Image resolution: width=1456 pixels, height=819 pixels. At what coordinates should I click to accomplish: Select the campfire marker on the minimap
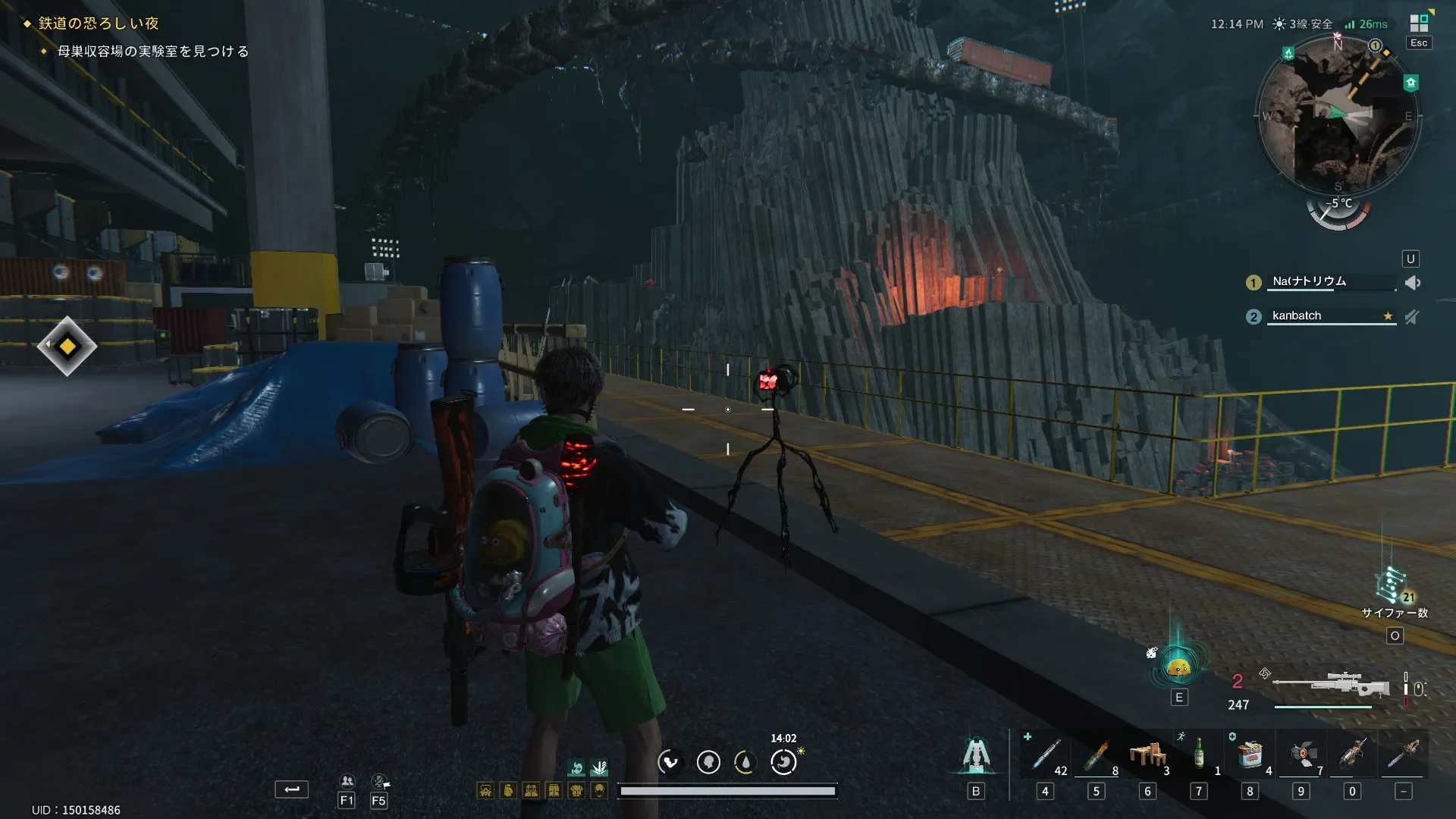point(1288,53)
